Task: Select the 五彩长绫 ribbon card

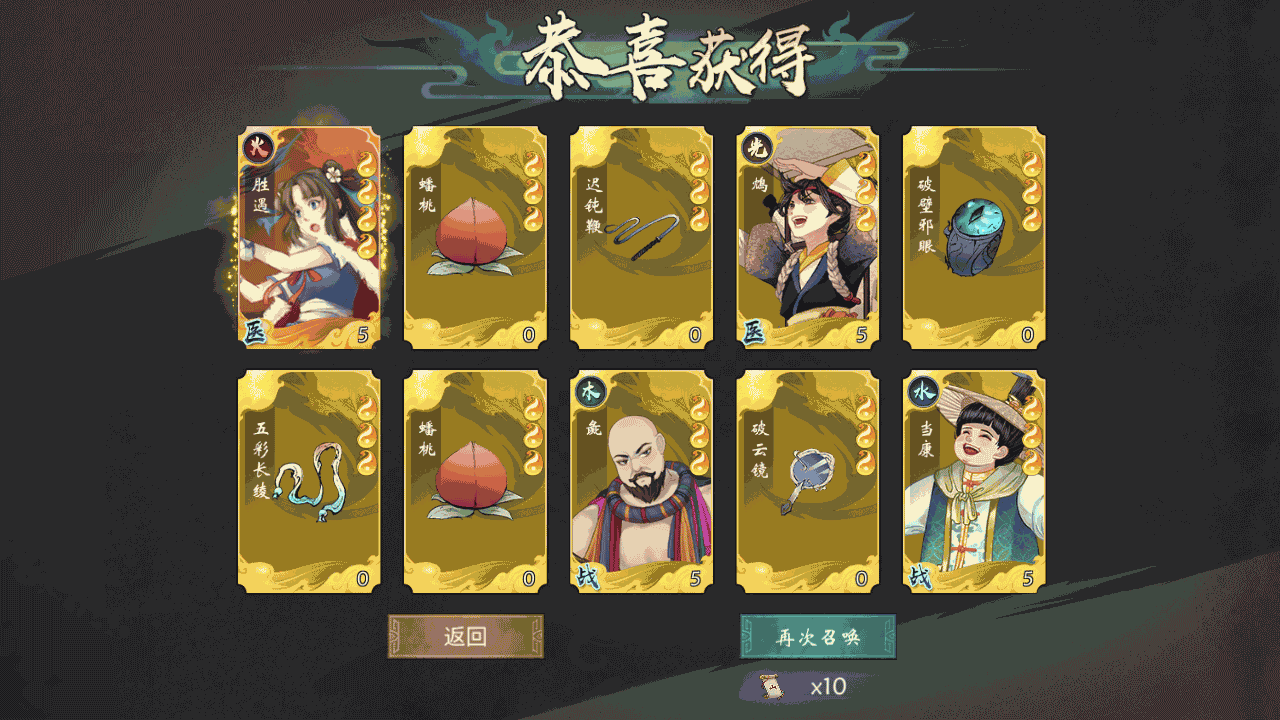Action: [307, 480]
